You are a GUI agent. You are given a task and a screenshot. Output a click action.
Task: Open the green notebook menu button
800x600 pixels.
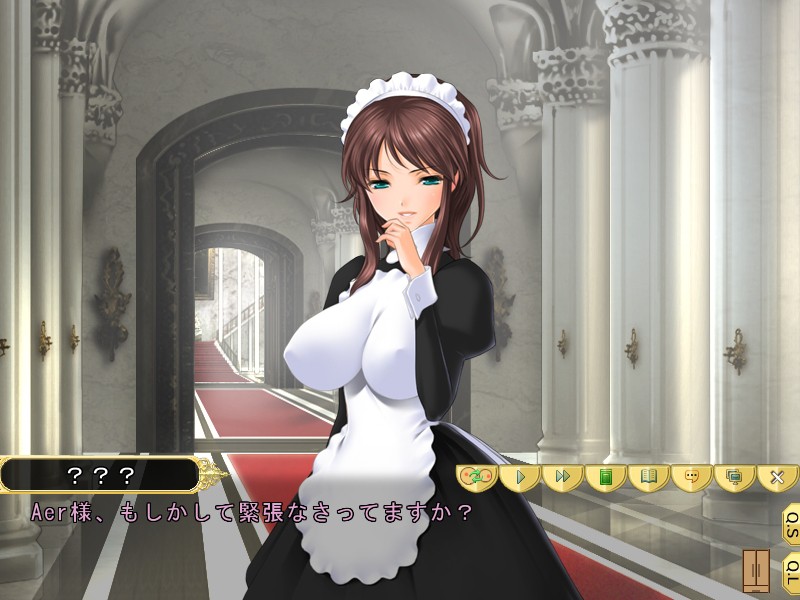coord(605,477)
